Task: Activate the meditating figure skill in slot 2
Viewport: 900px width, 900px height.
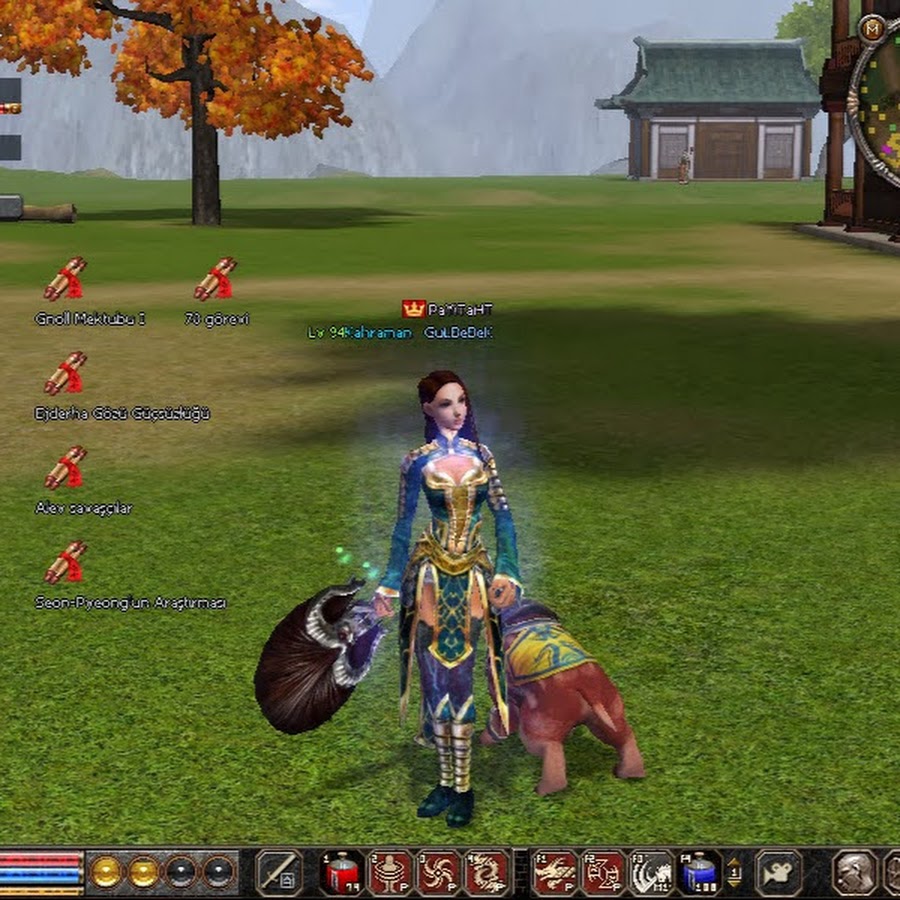Action: pyautogui.click(x=391, y=872)
